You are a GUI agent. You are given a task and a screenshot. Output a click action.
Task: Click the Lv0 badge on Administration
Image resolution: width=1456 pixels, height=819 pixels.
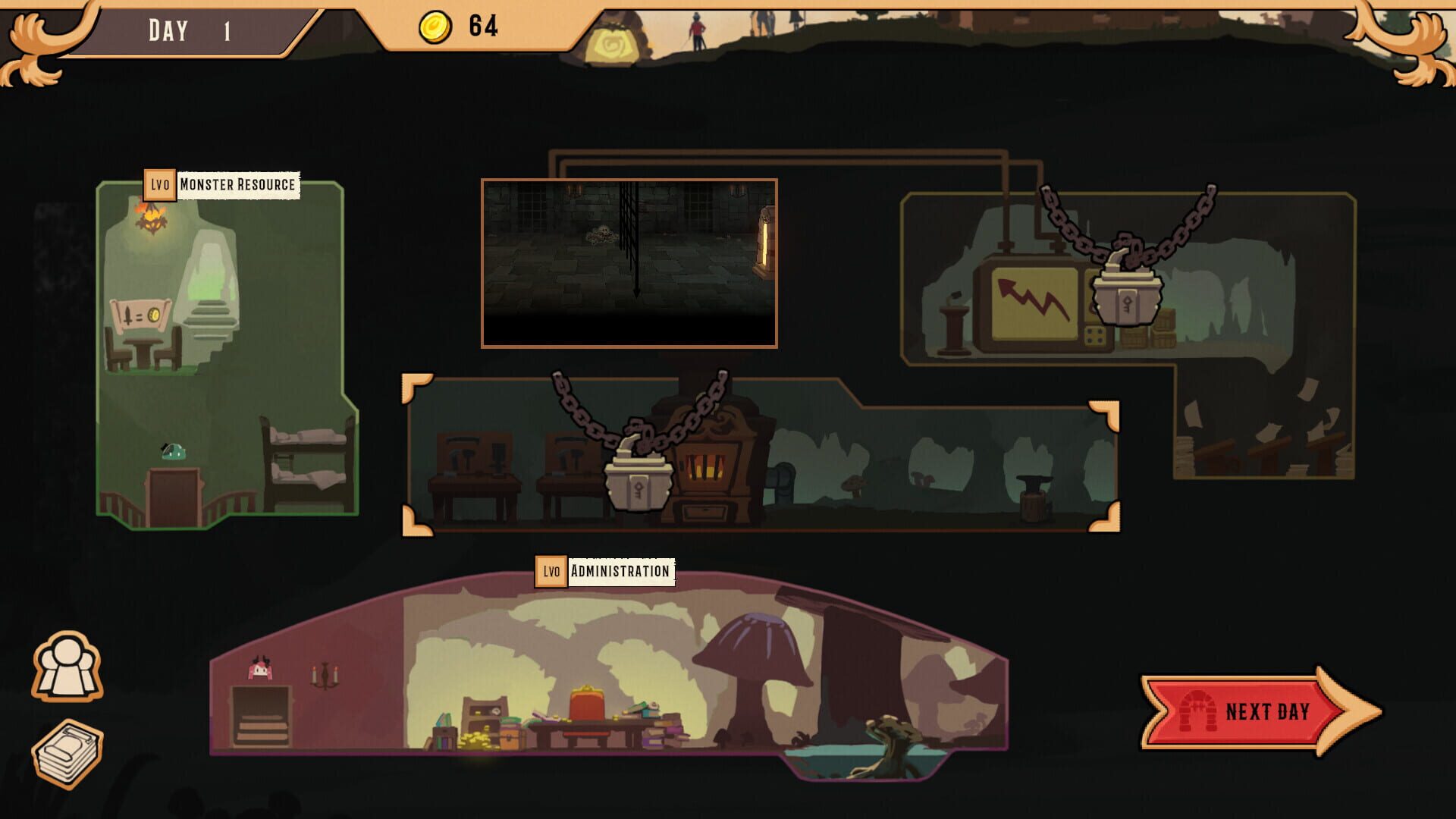point(553,573)
